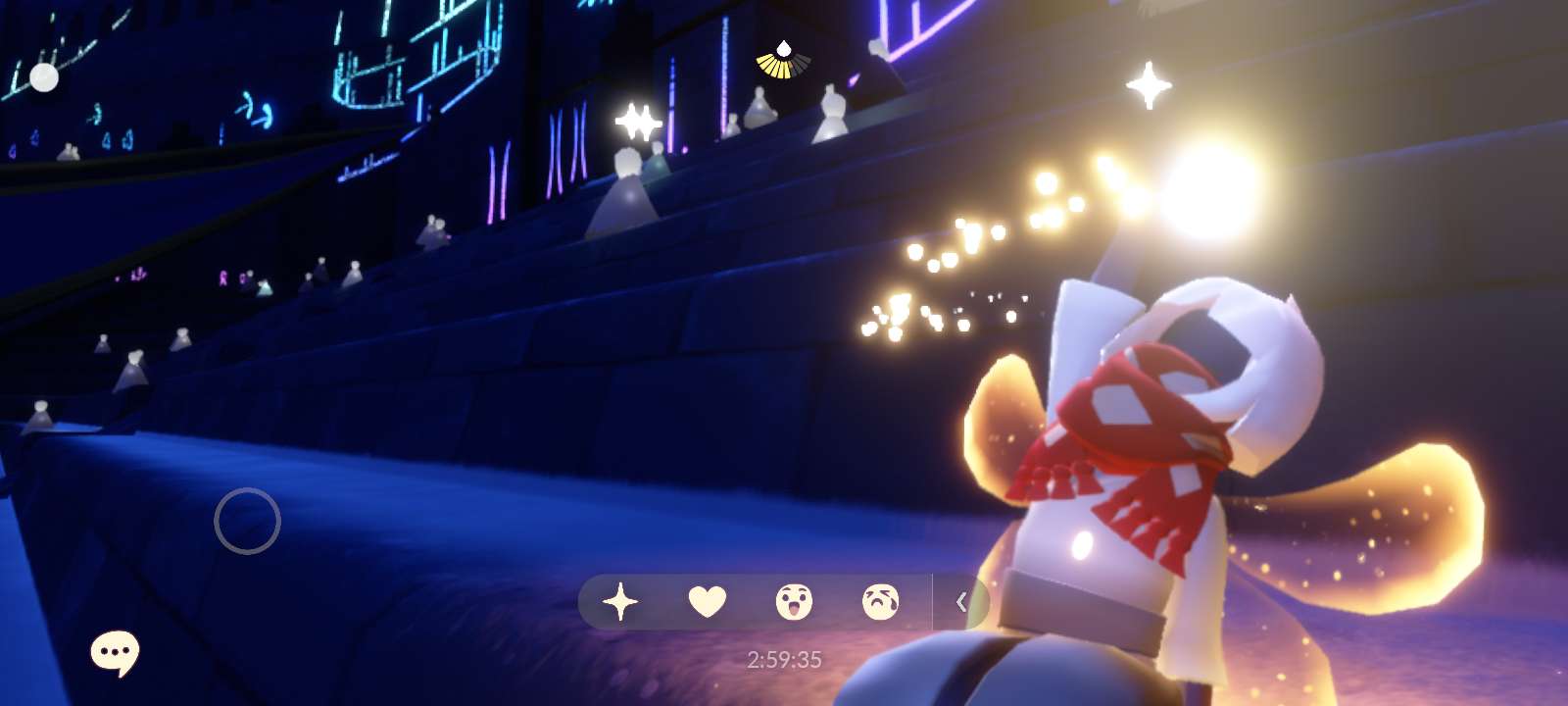Choose the surprised face reaction
Viewport: 1568px width, 706px height.
793,601
